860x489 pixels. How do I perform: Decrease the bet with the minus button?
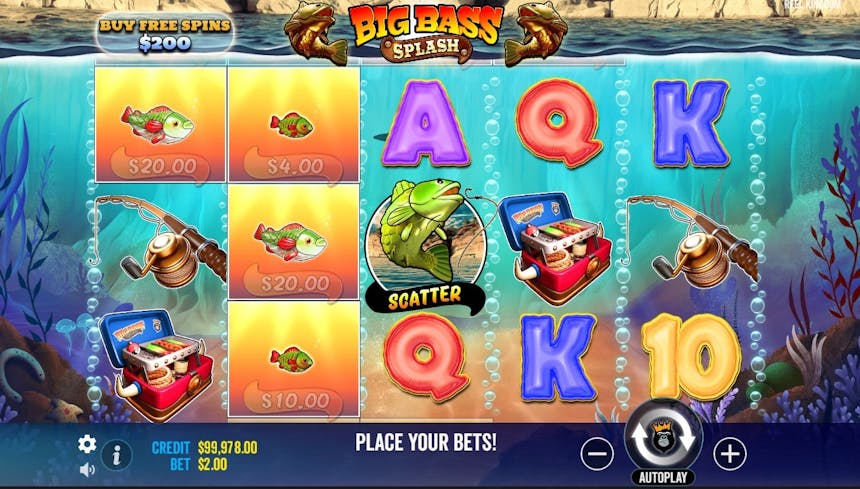pyautogui.click(x=597, y=454)
